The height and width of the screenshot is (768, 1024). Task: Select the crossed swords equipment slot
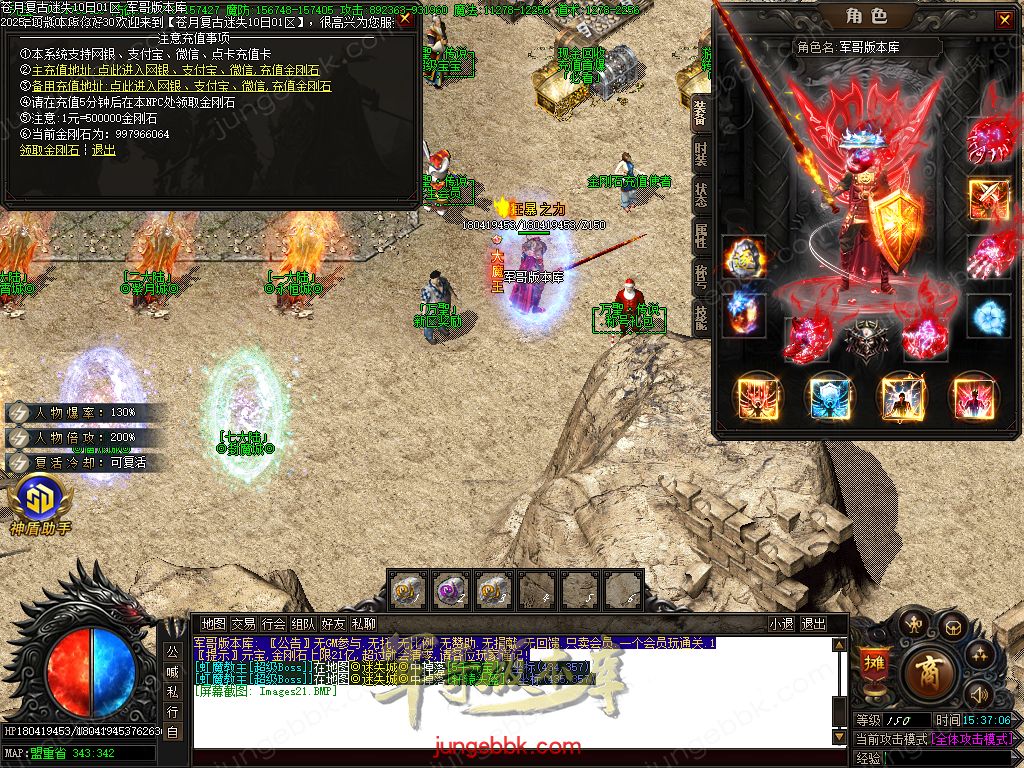(988, 197)
